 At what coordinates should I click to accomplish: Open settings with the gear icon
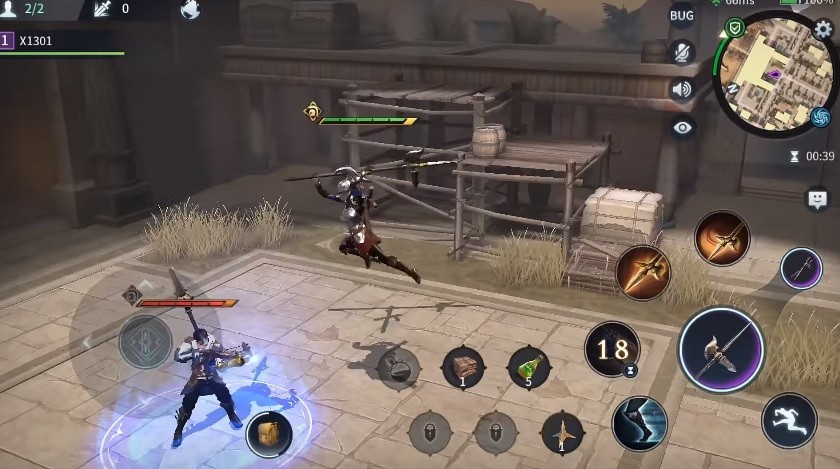[824, 30]
